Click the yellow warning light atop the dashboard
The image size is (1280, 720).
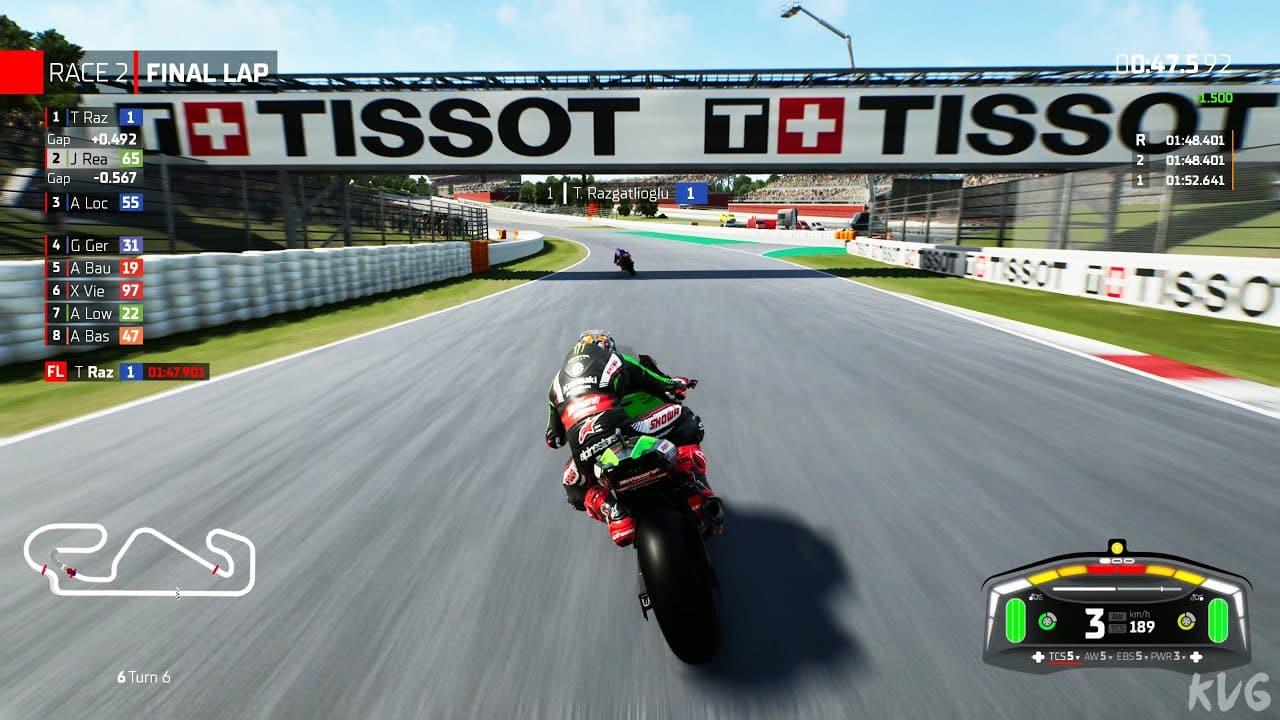tap(1117, 549)
